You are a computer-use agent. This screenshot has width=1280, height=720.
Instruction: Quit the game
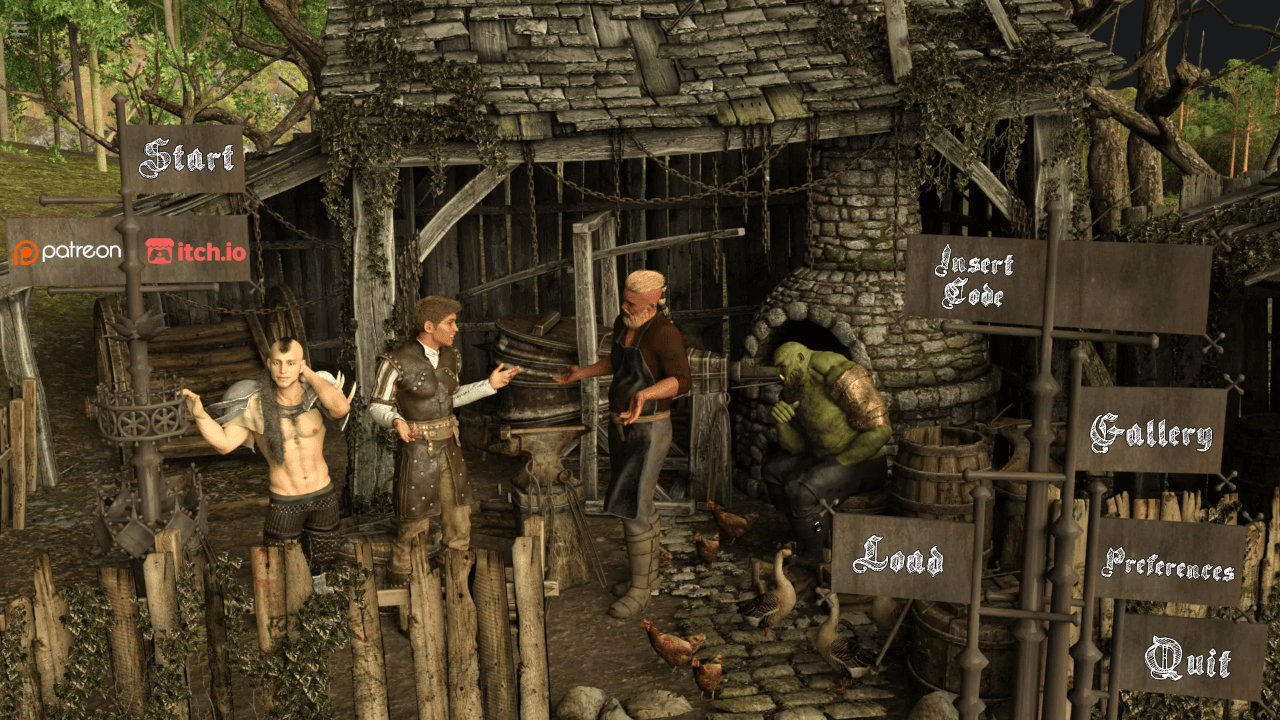coord(1188,659)
